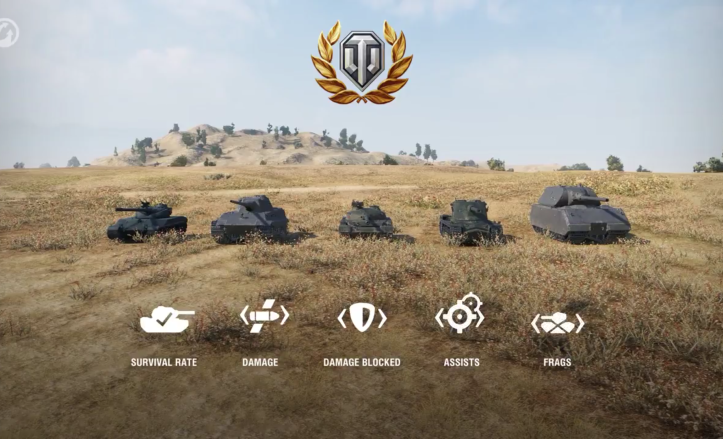Click the Wargaming logo watermark
Viewport: 723px width, 439px height.
[x=8, y=31]
